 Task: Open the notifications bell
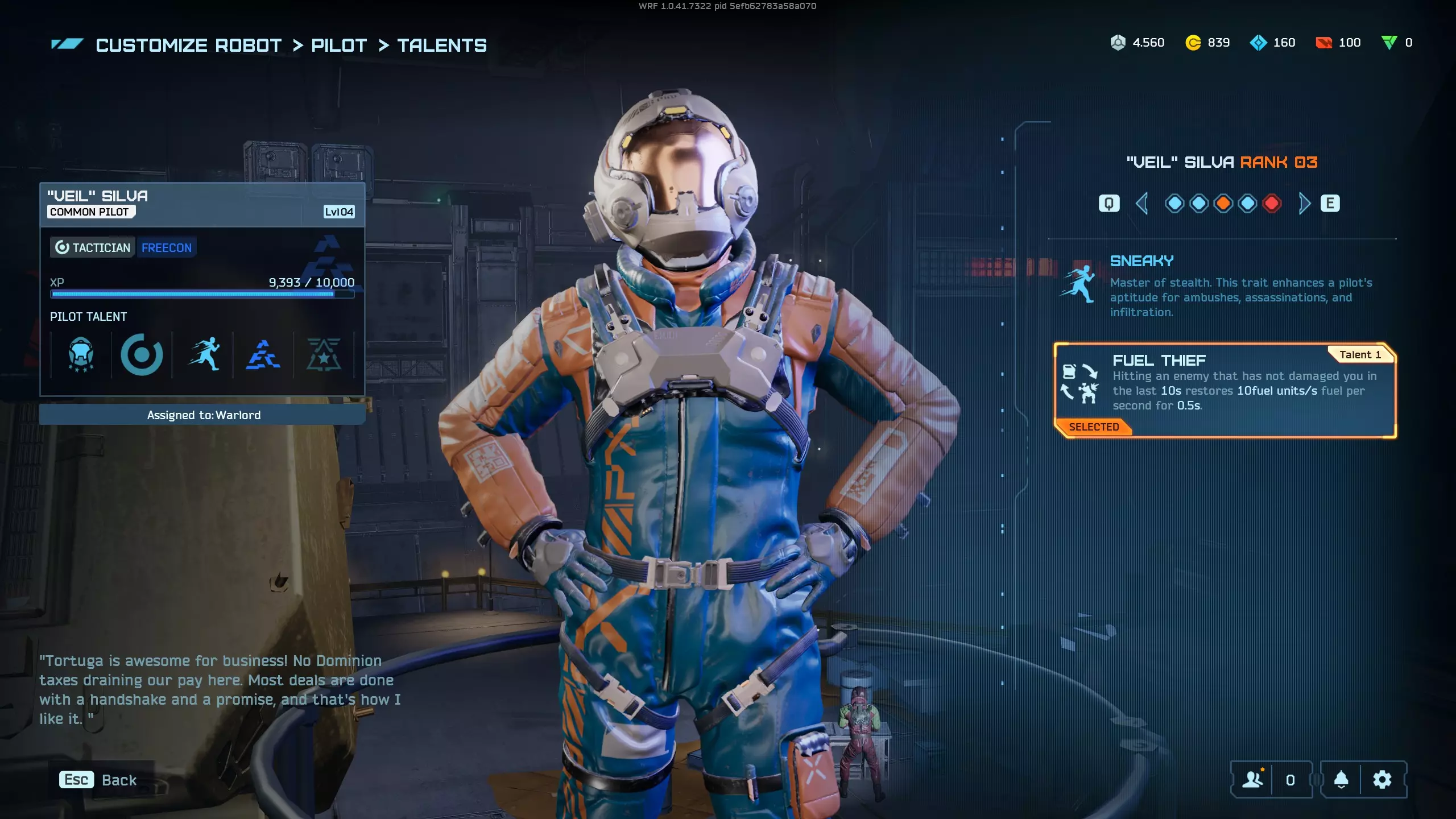[x=1341, y=780]
